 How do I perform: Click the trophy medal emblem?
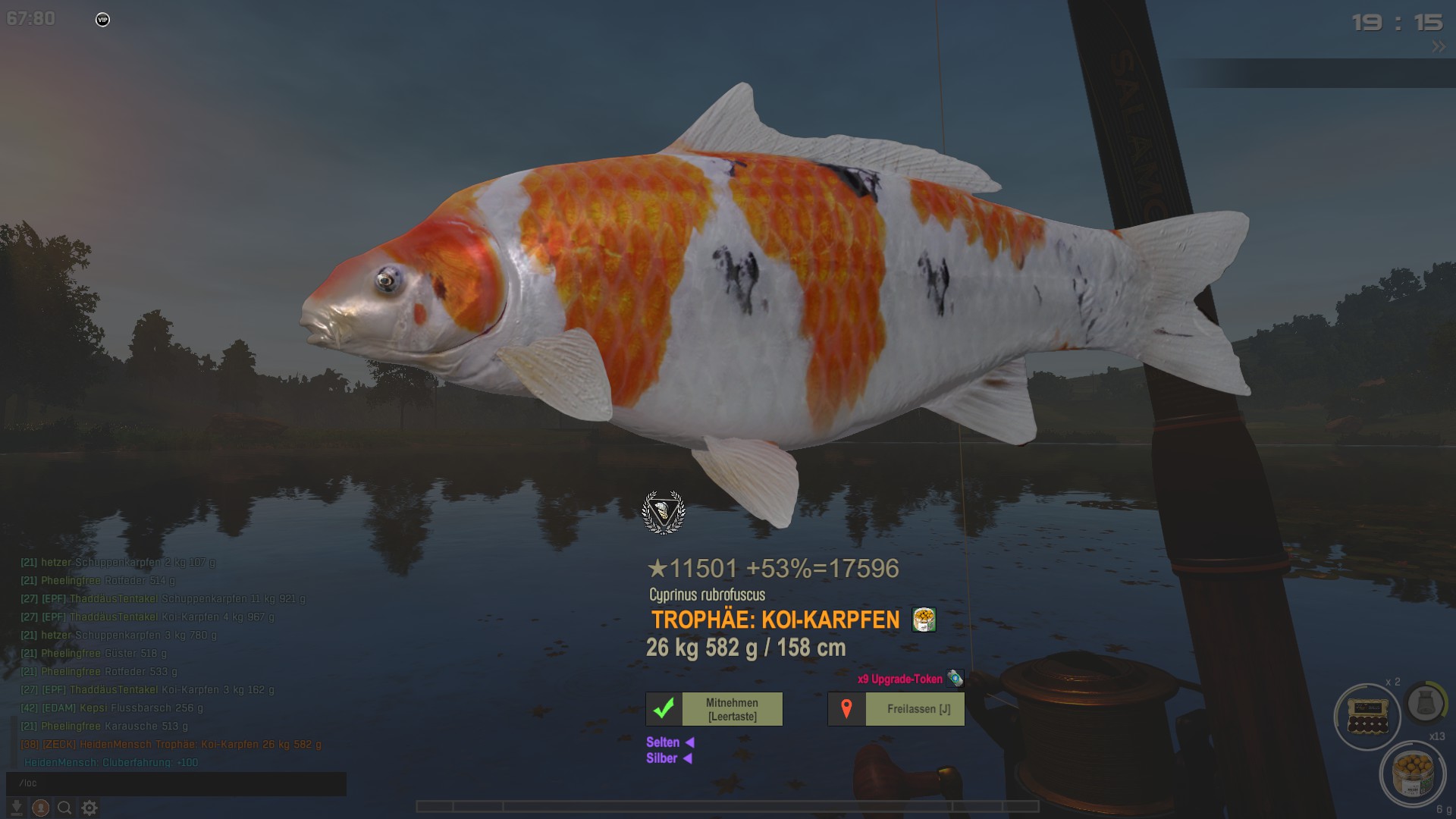(x=664, y=513)
